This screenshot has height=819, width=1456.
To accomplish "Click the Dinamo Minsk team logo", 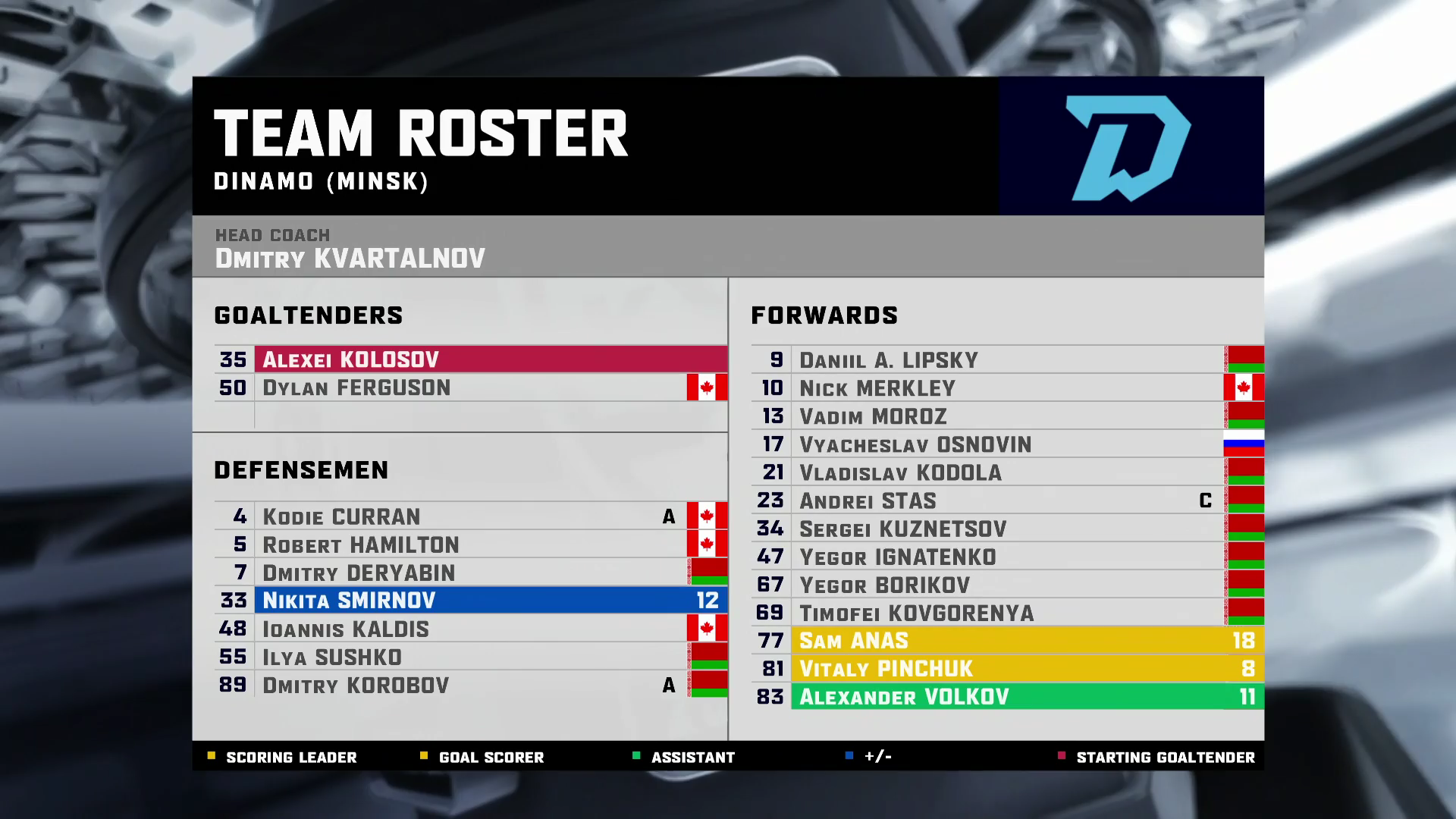I will pos(1128,147).
